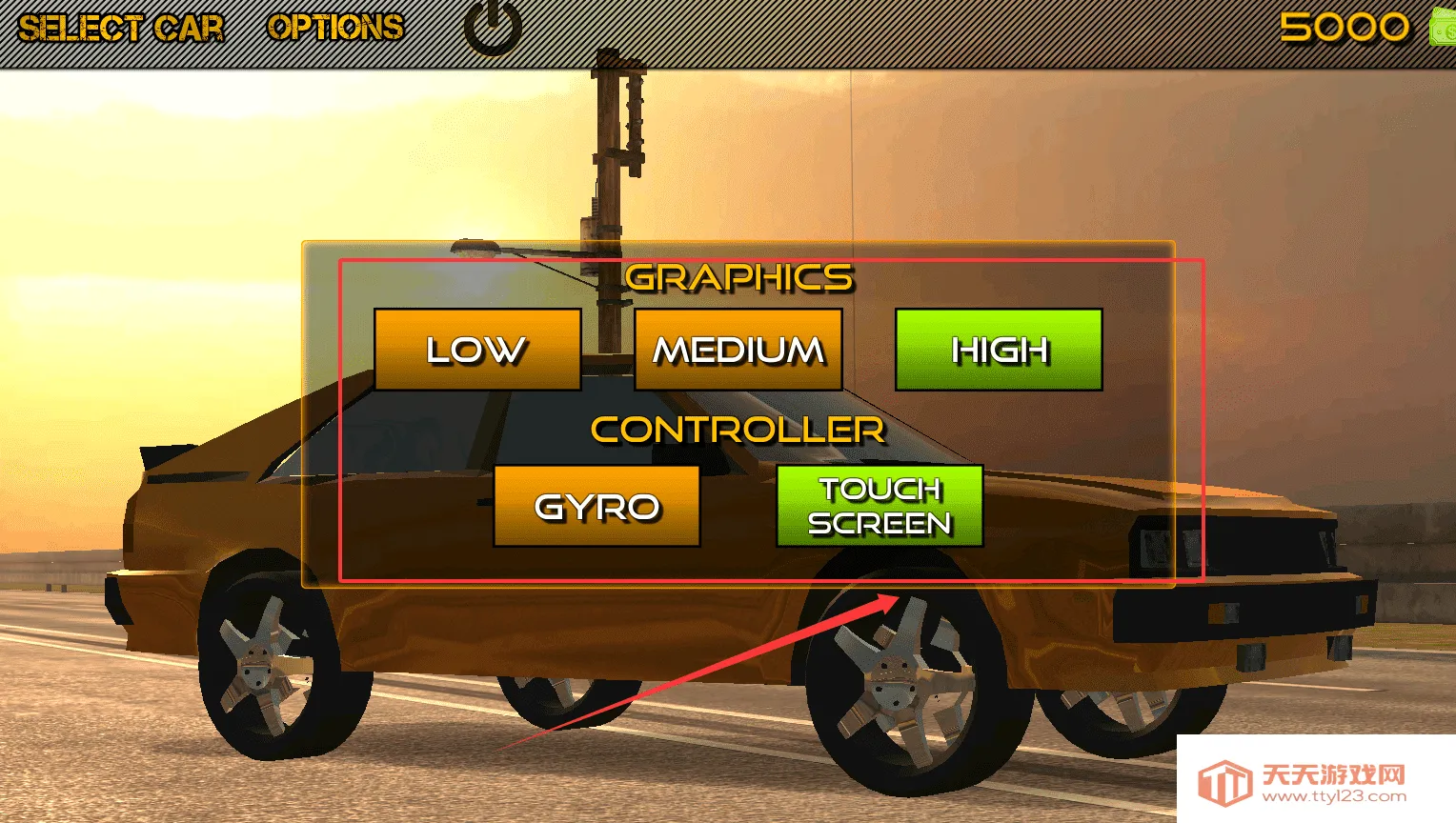Viewport: 1456px width, 823px height.
Task: Select High graphics quality
Action: coord(999,350)
